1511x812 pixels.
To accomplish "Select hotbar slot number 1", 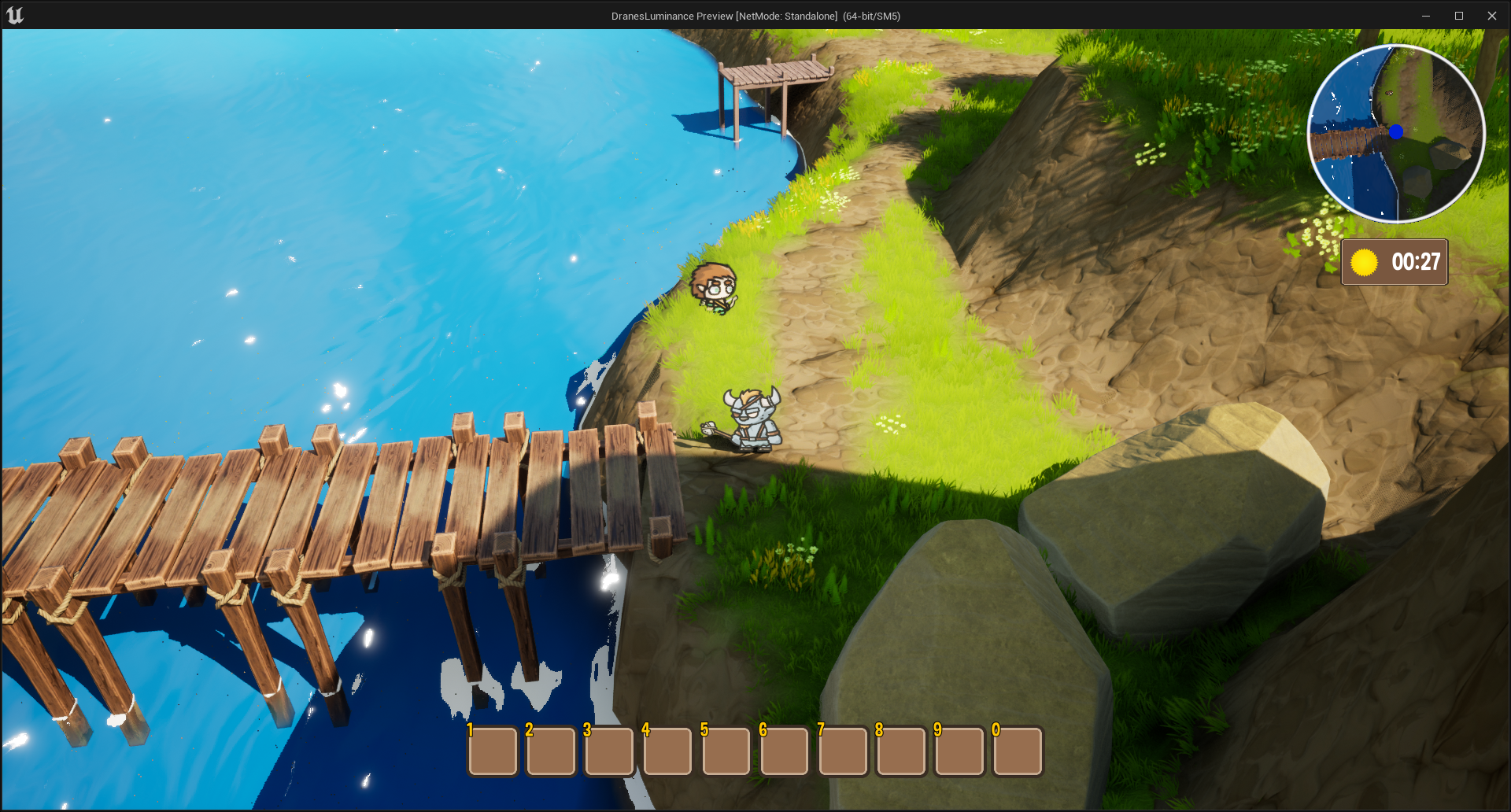I will coord(493,751).
